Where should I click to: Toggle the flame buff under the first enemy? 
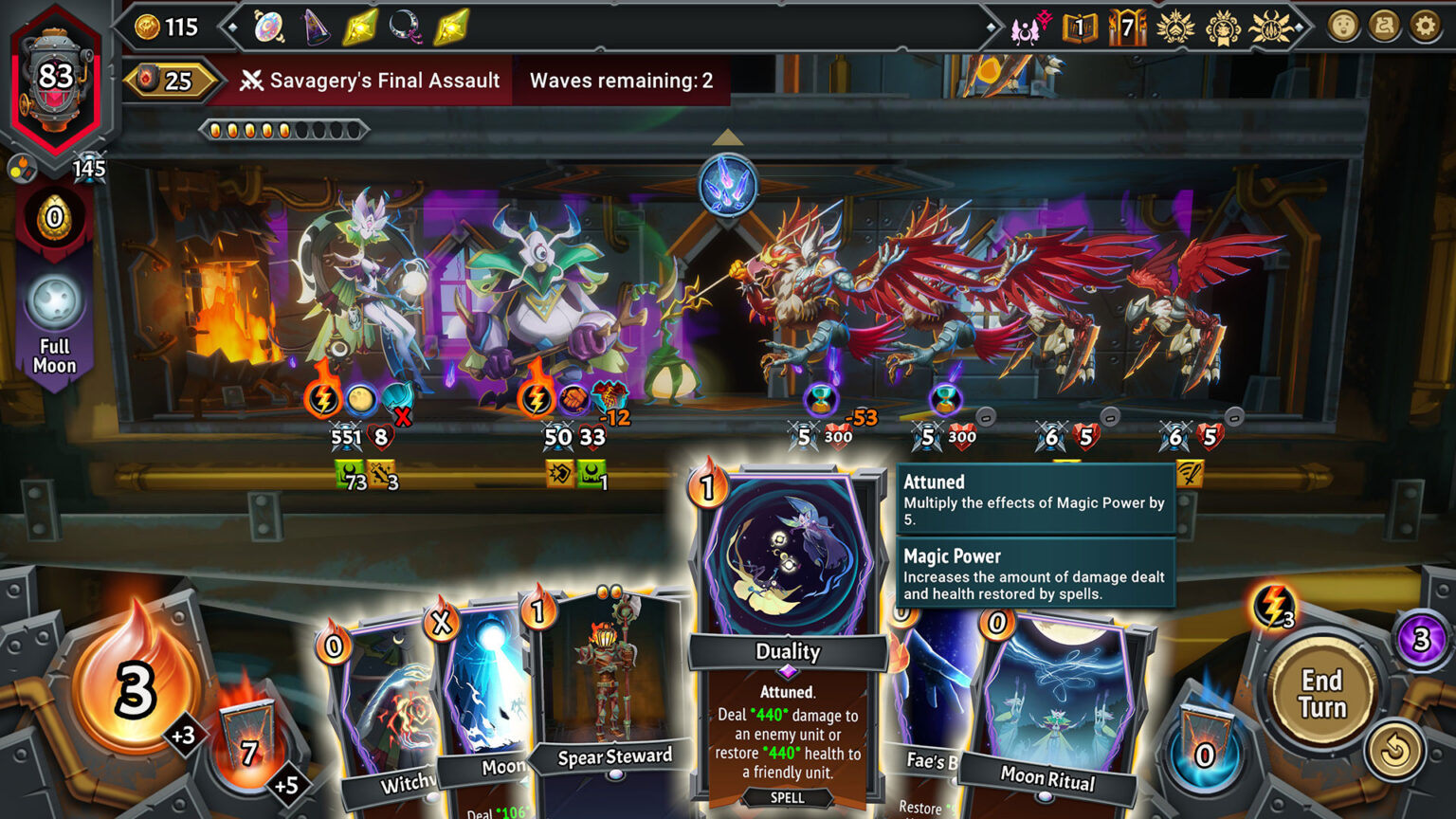coord(323,398)
